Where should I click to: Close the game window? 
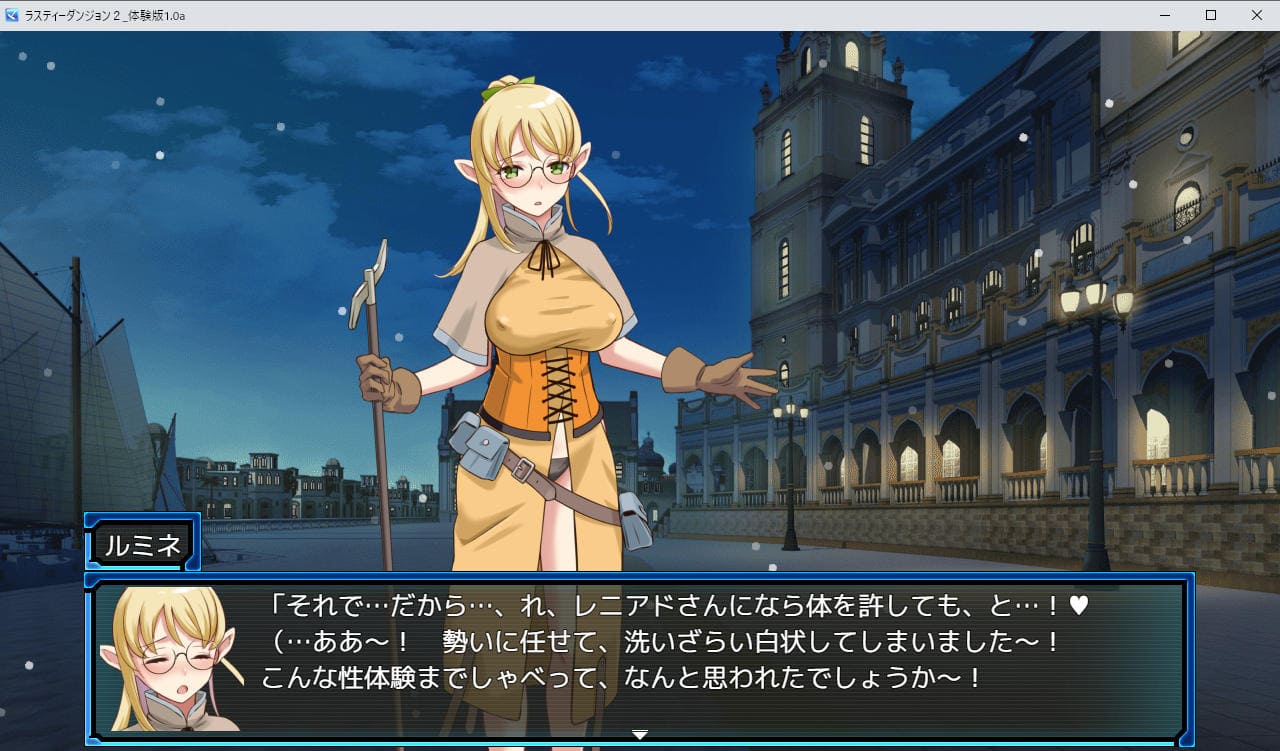(1256, 15)
